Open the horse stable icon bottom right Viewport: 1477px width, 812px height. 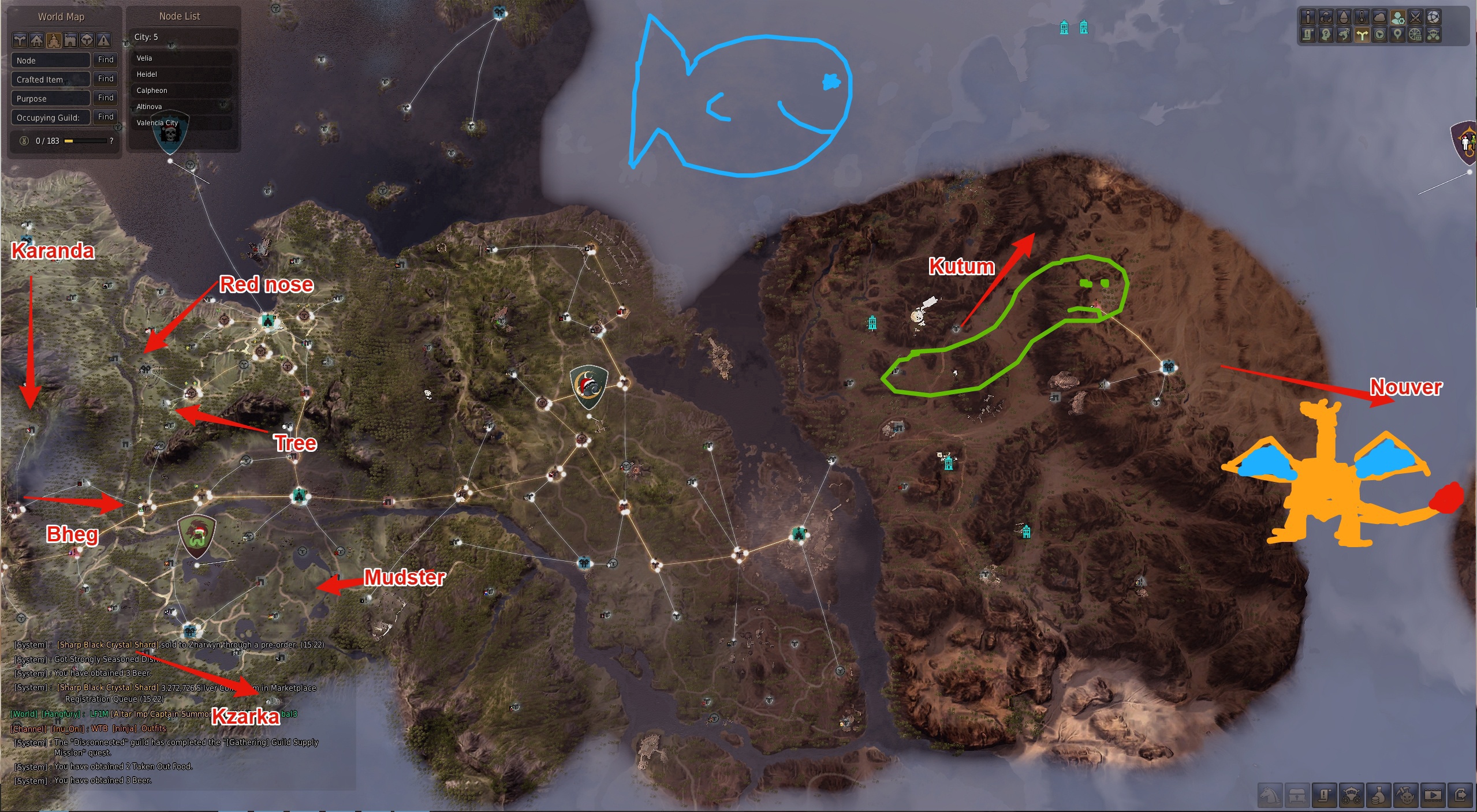click(1270, 796)
